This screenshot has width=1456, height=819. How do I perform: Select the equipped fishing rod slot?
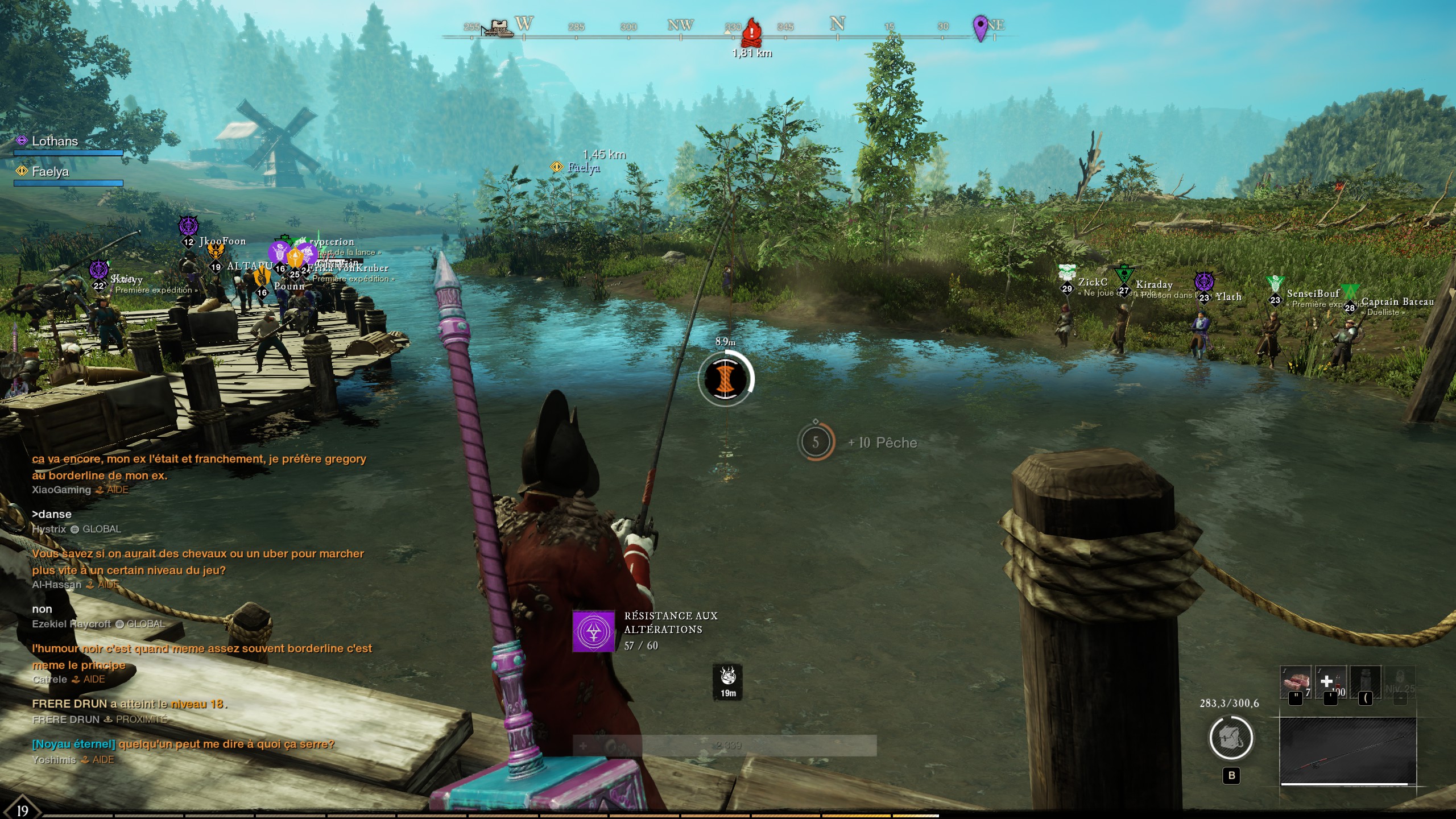1347,751
